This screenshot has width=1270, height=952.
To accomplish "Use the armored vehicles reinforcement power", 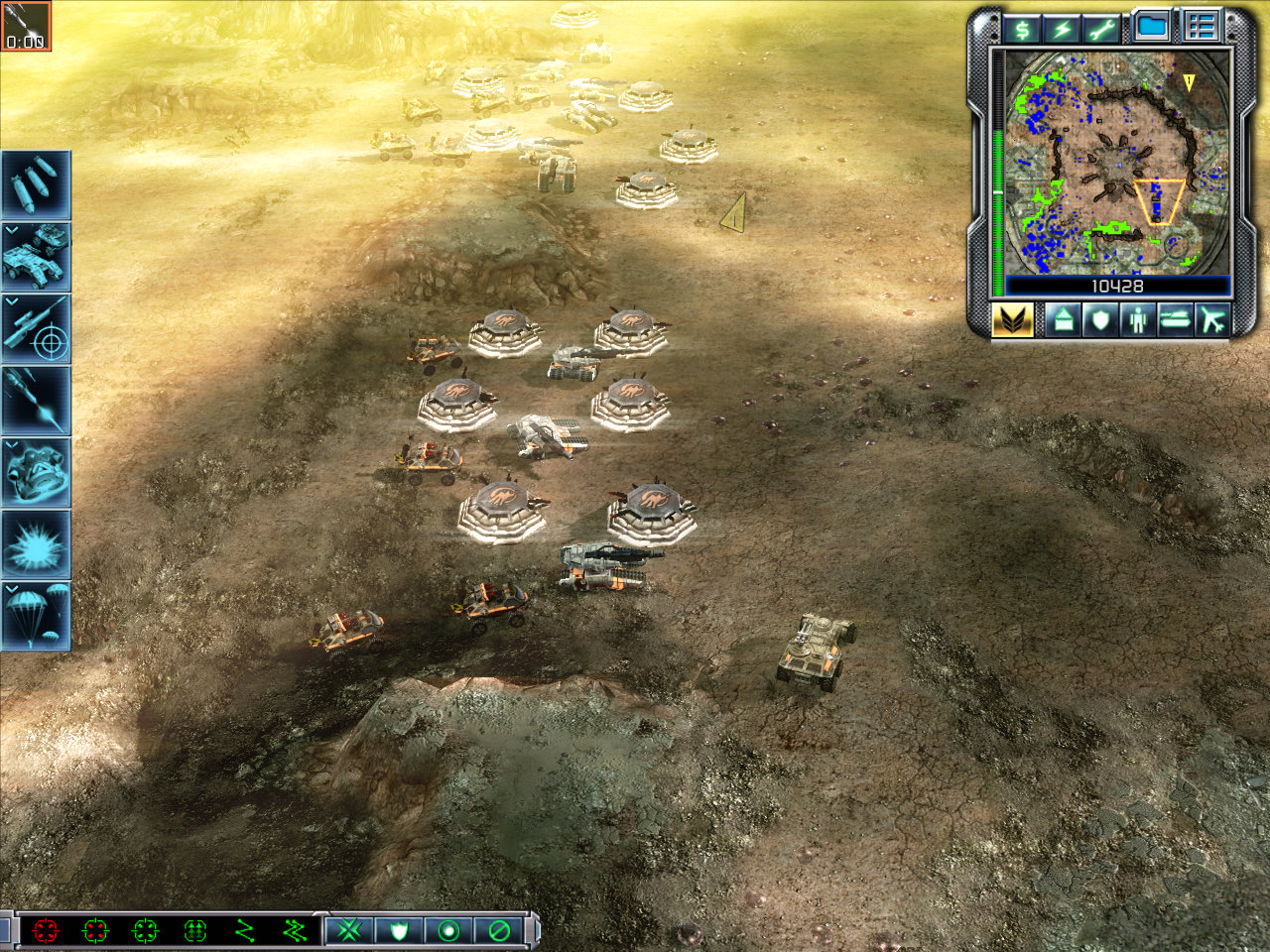I will [x=36, y=256].
